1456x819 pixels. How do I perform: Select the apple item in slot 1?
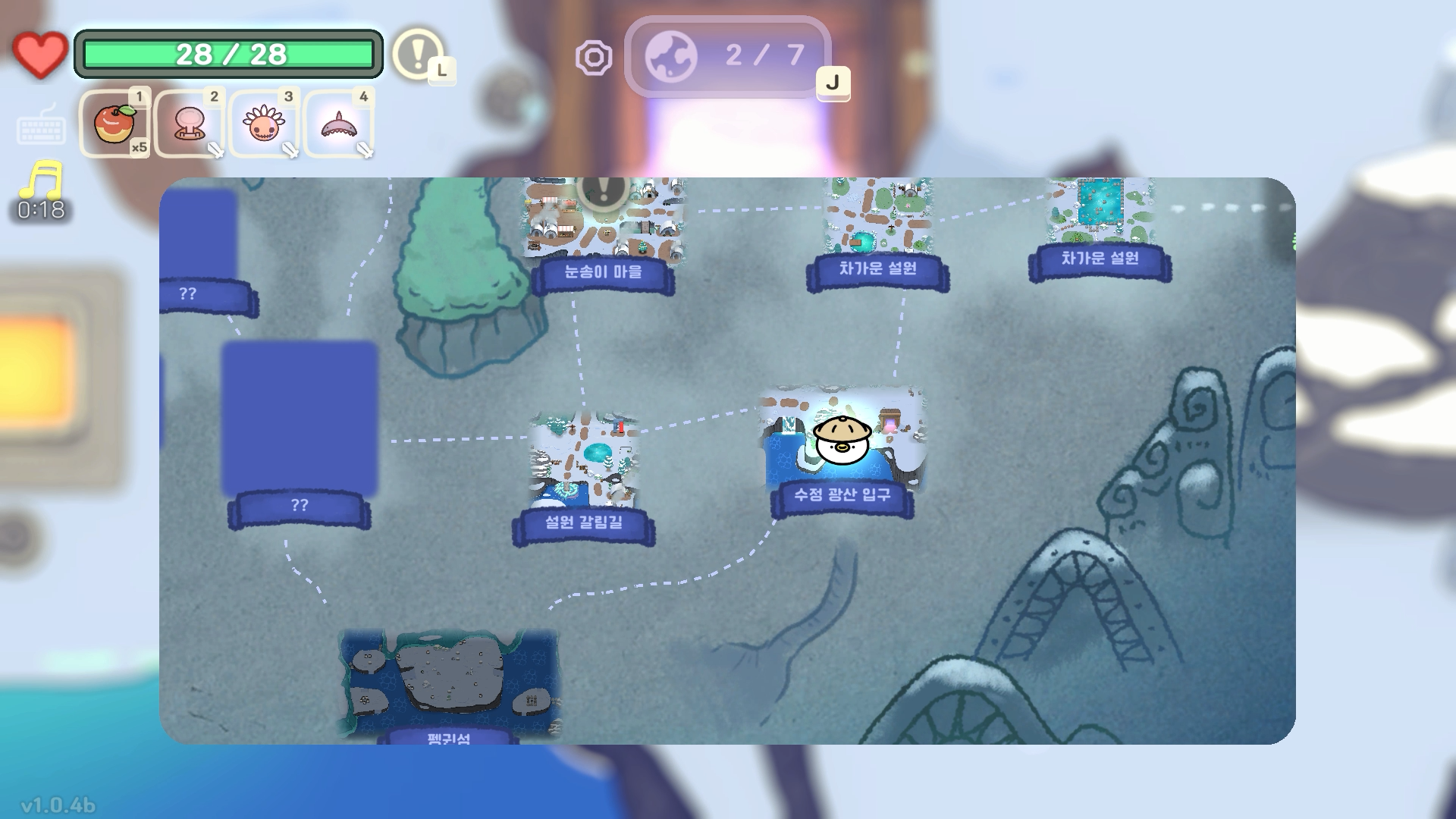[115, 124]
